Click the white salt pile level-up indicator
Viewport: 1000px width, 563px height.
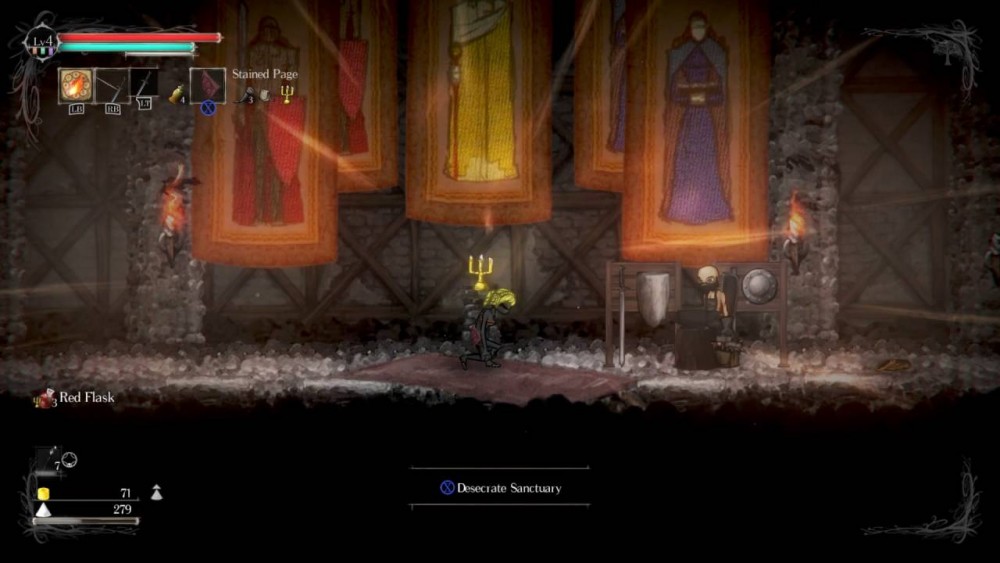(156, 492)
